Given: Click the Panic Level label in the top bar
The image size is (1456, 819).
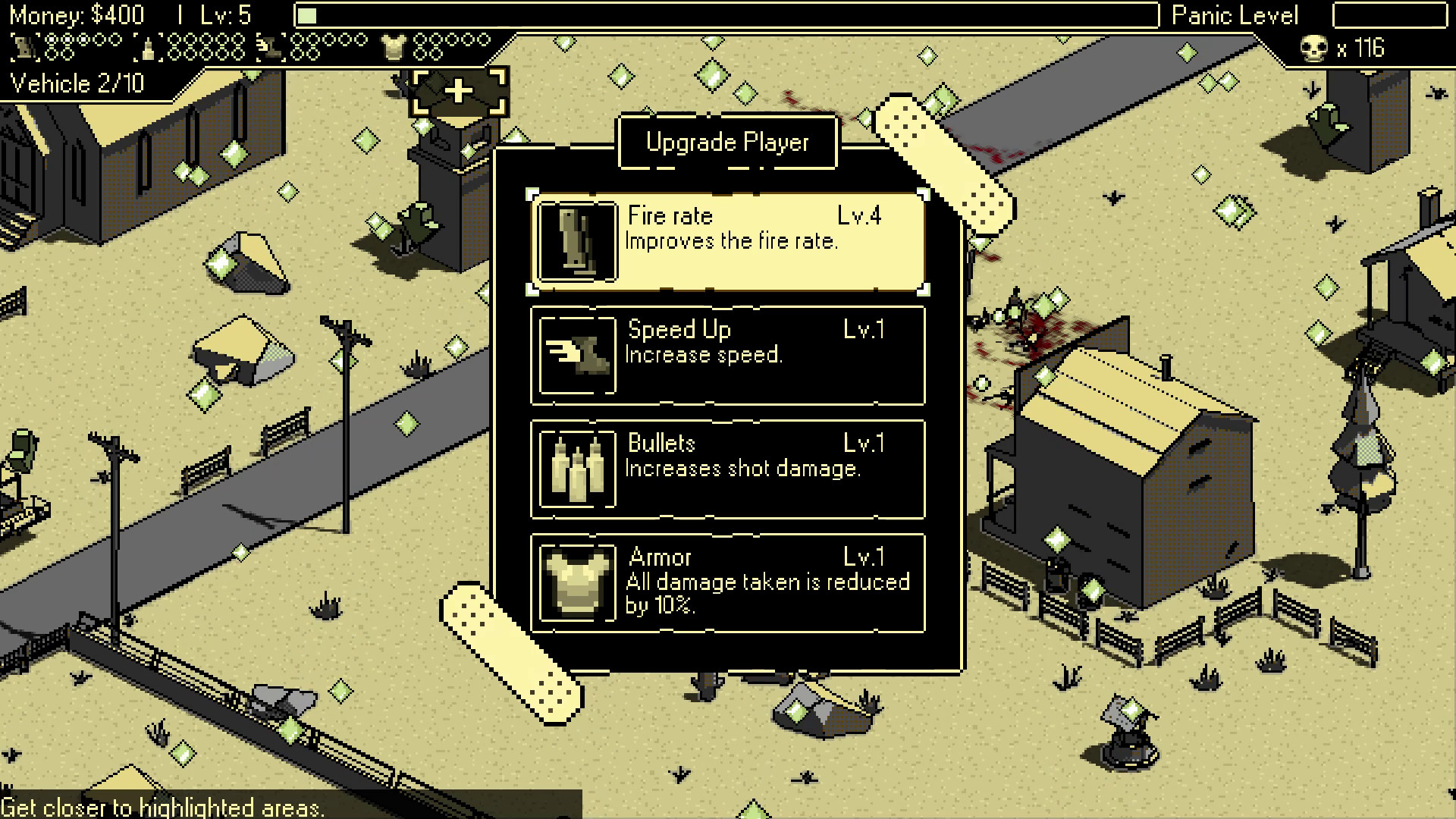Looking at the screenshot, I should [1234, 15].
